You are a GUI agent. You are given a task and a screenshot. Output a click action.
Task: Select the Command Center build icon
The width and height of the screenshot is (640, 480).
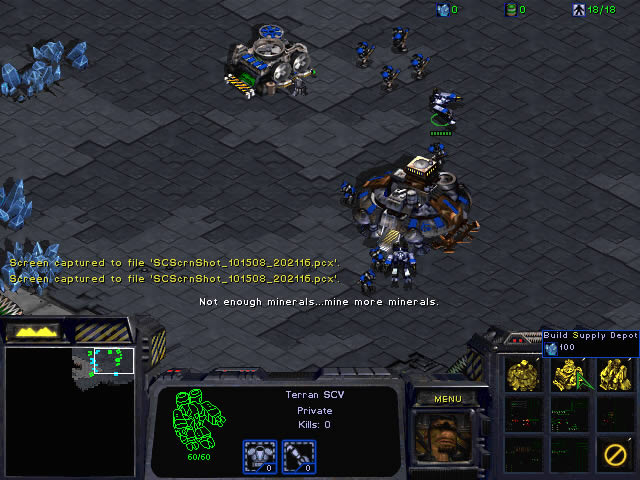(523, 375)
